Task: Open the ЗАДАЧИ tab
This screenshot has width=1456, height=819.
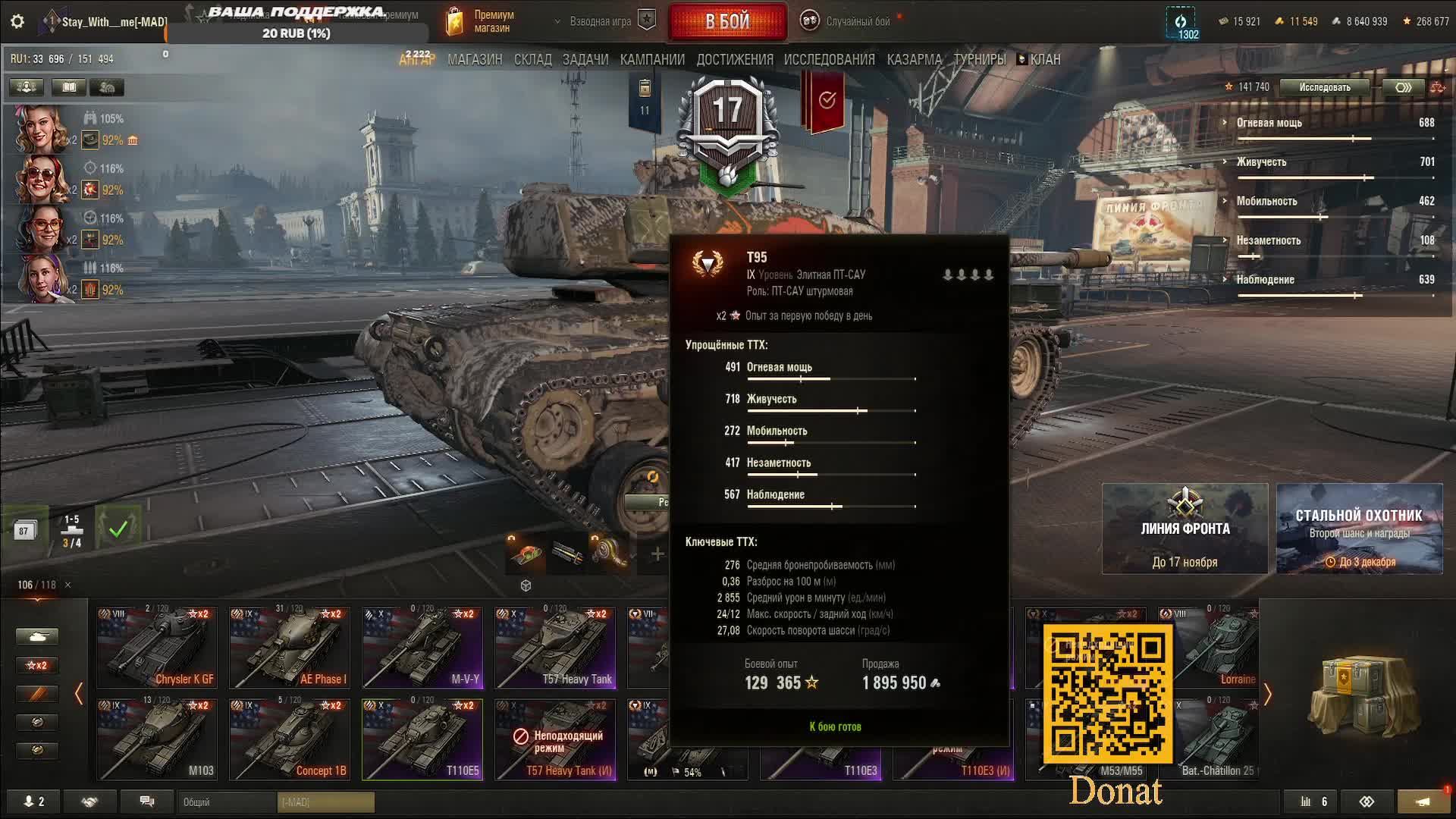Action: click(x=585, y=59)
